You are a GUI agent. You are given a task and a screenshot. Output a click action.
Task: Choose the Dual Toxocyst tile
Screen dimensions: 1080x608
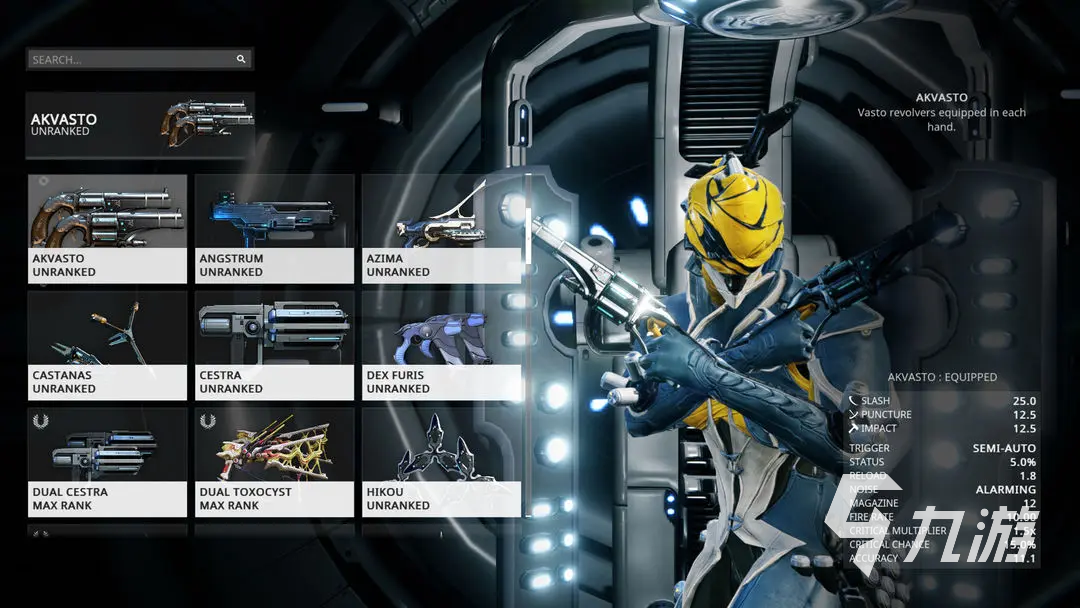point(274,462)
